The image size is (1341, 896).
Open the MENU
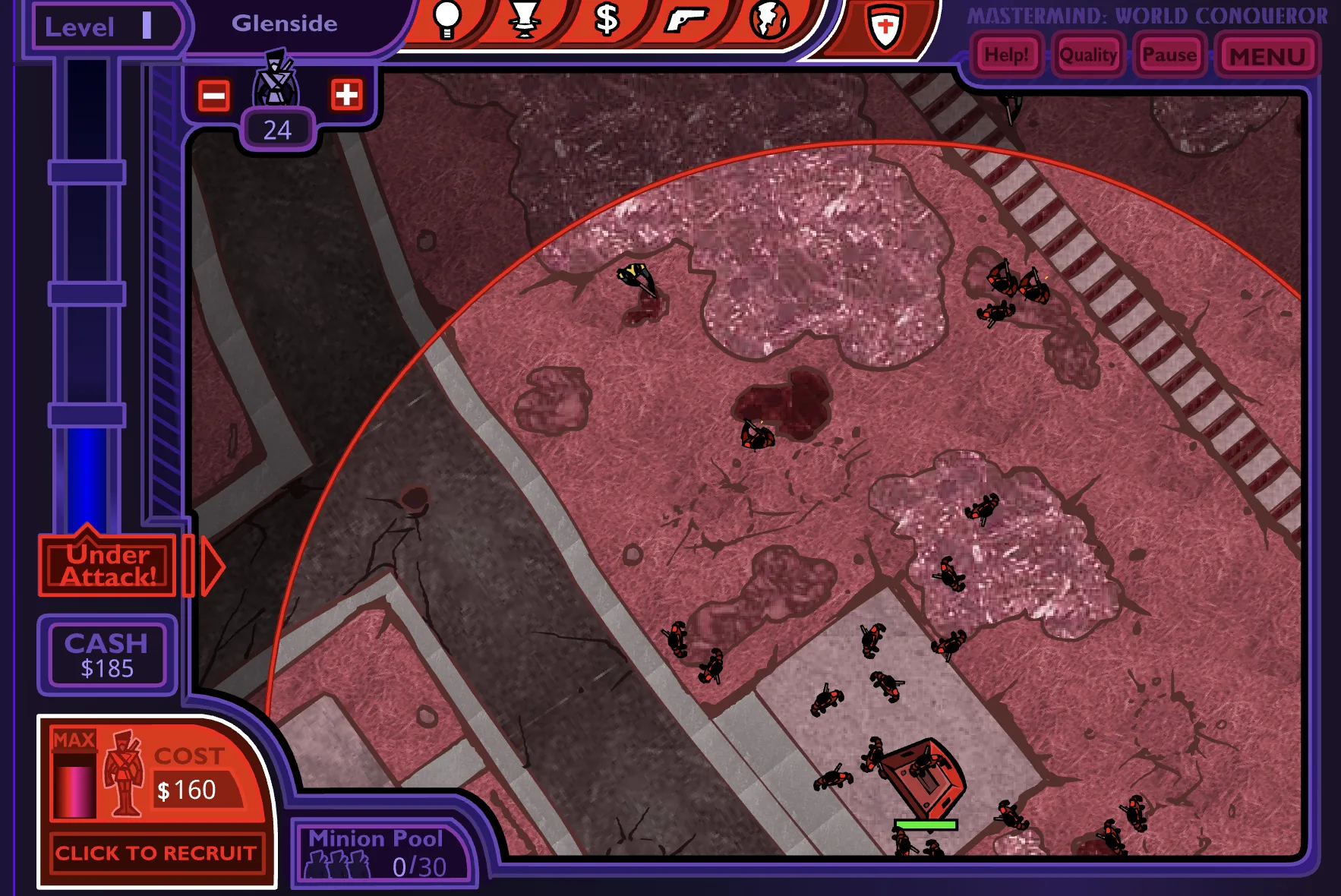(x=1267, y=56)
